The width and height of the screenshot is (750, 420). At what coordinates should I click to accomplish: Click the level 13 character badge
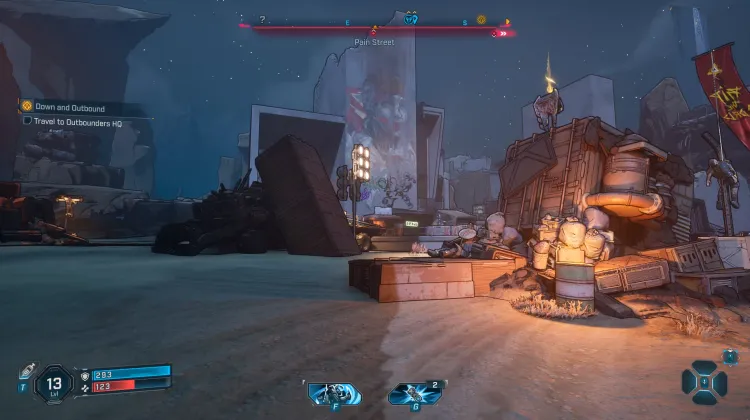54,382
